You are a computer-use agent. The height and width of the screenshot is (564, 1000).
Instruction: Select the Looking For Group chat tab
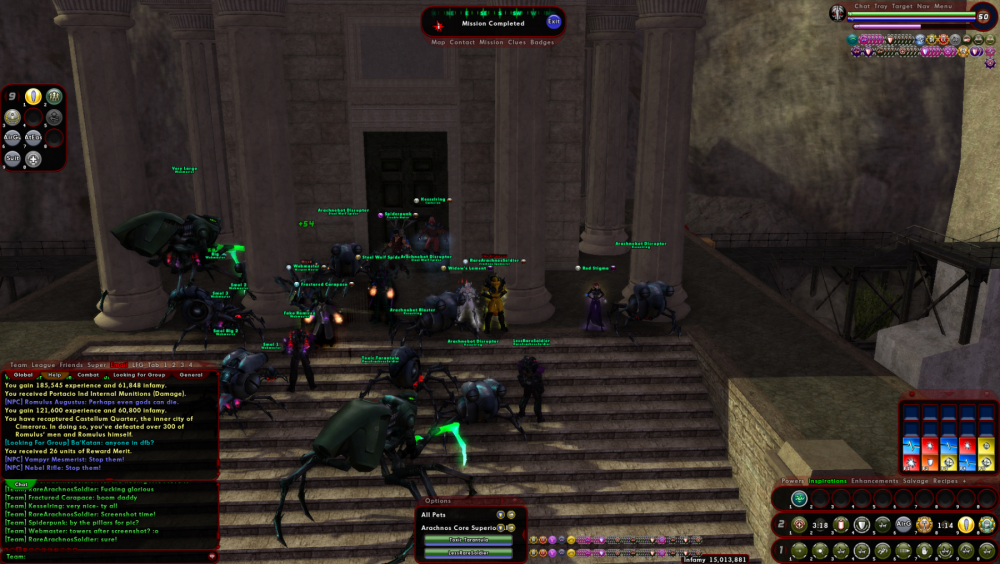point(139,375)
